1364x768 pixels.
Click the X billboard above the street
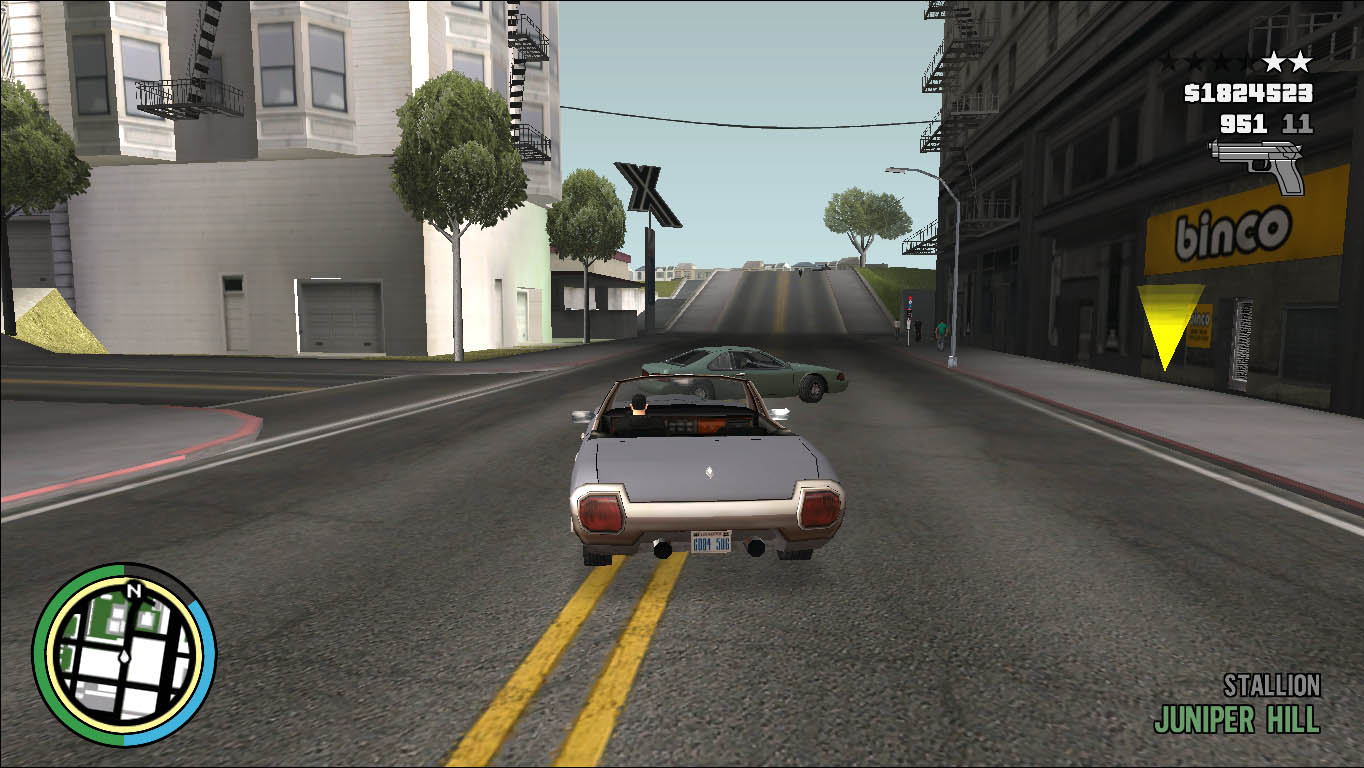648,192
